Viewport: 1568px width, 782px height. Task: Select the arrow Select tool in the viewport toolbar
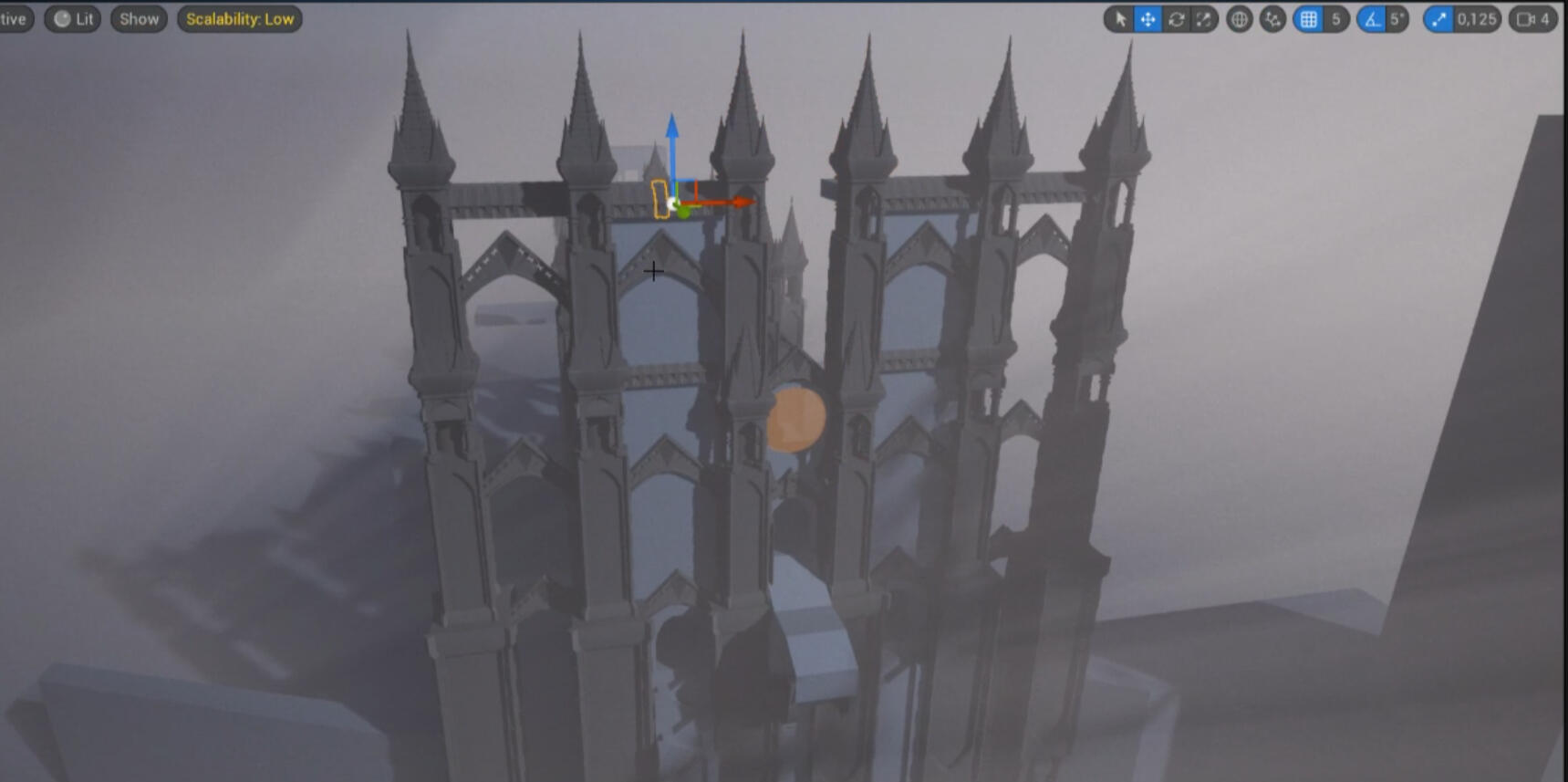[1120, 18]
